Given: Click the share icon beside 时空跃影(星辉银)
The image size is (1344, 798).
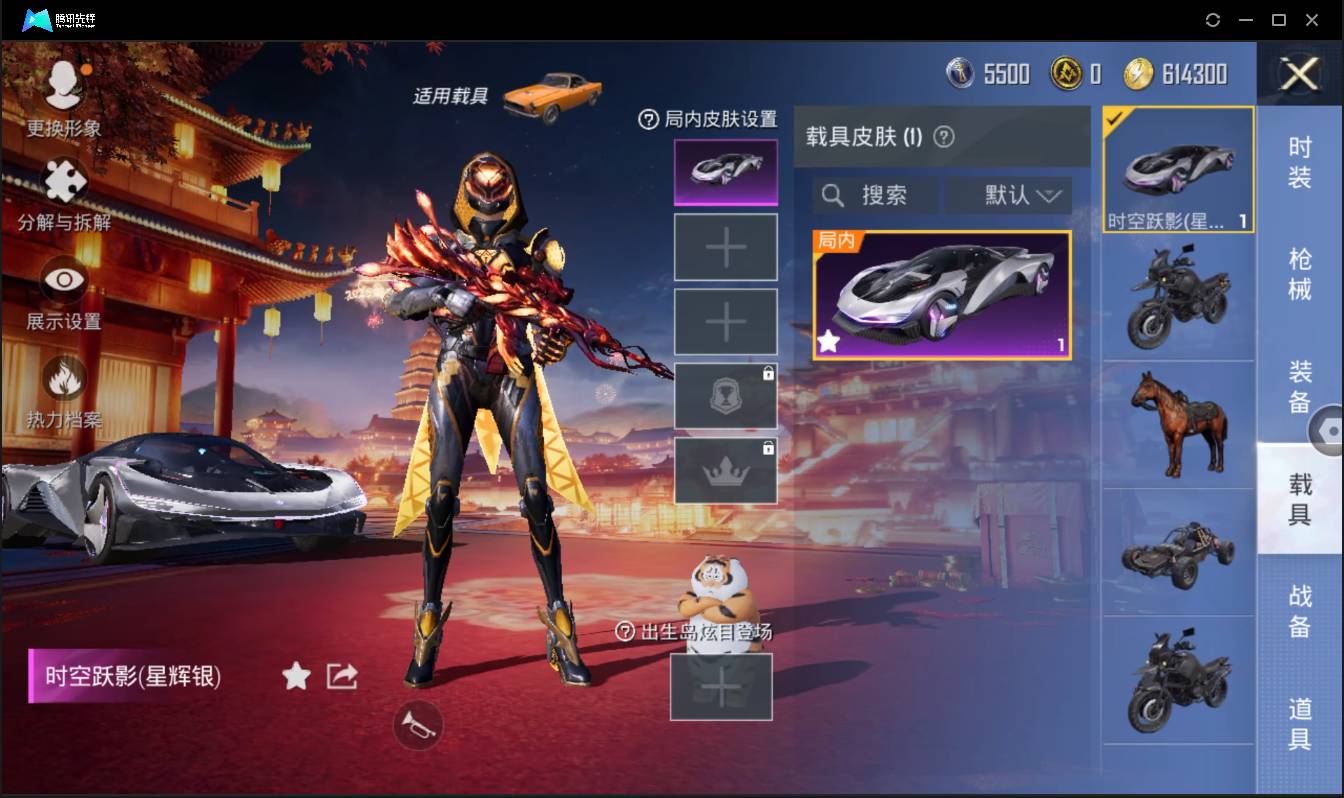Looking at the screenshot, I should point(342,676).
